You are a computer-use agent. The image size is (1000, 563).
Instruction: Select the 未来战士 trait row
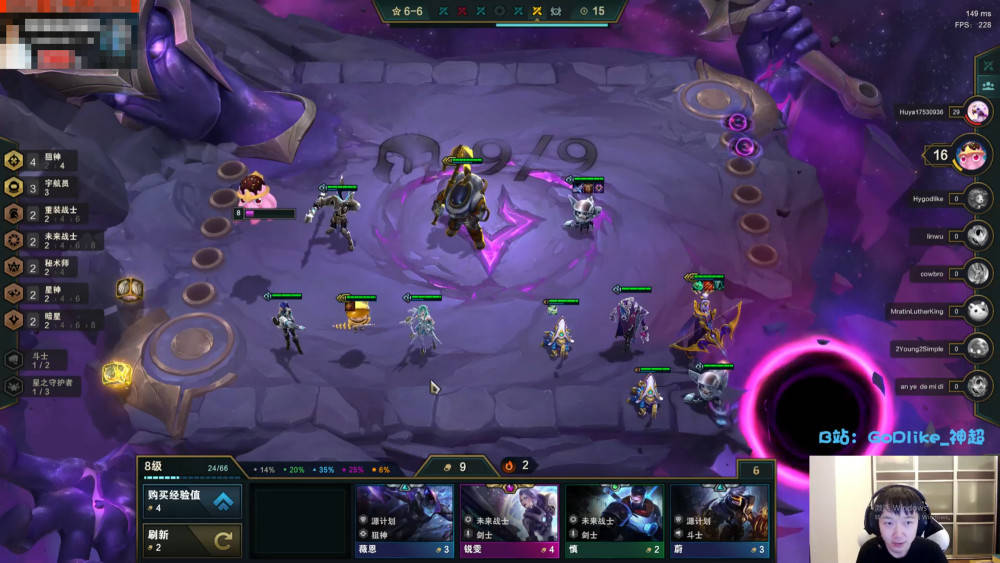40,241
